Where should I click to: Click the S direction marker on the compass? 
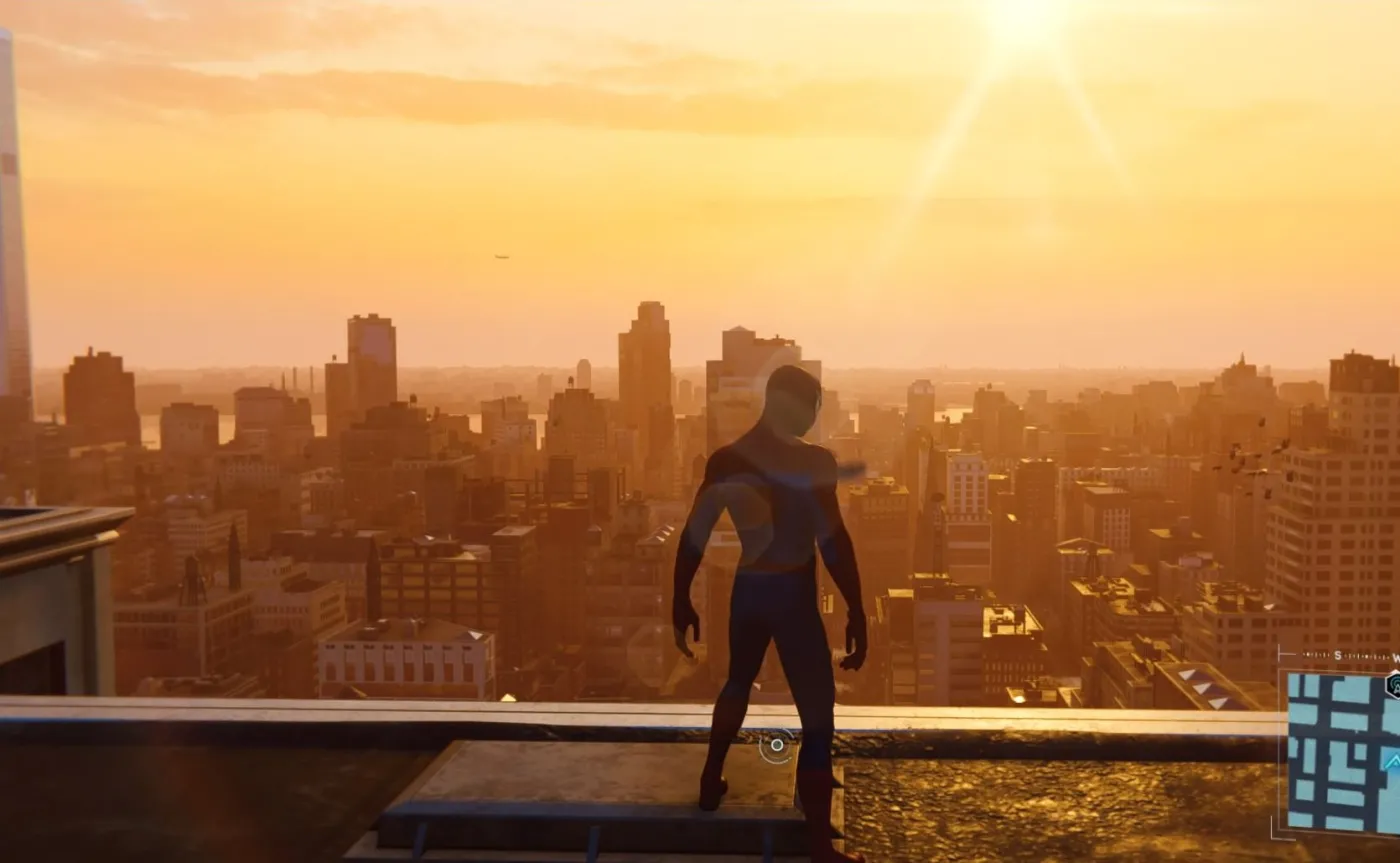pos(1337,655)
